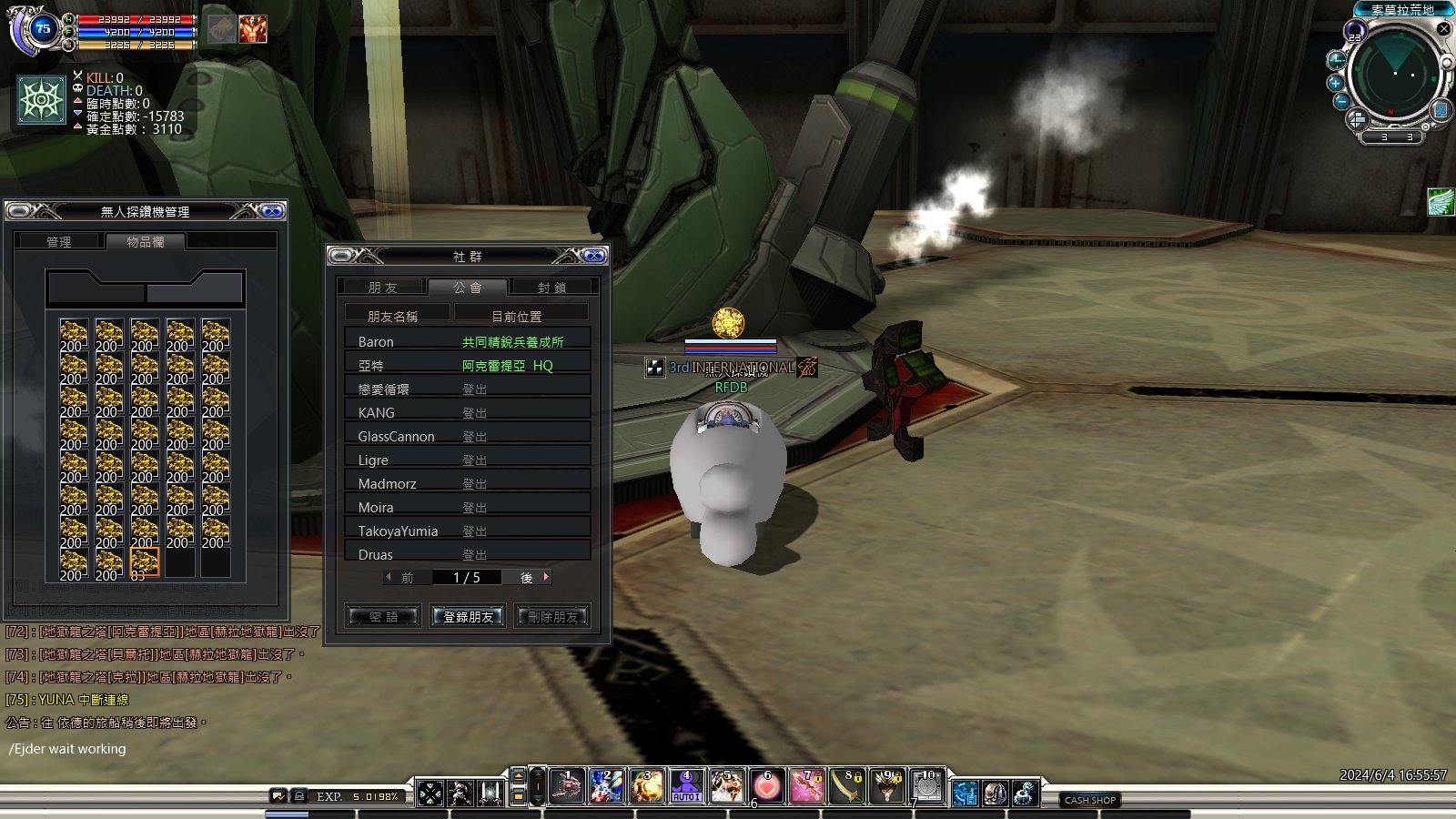
Task: Close the minimap with its X button
Action: point(1443,29)
